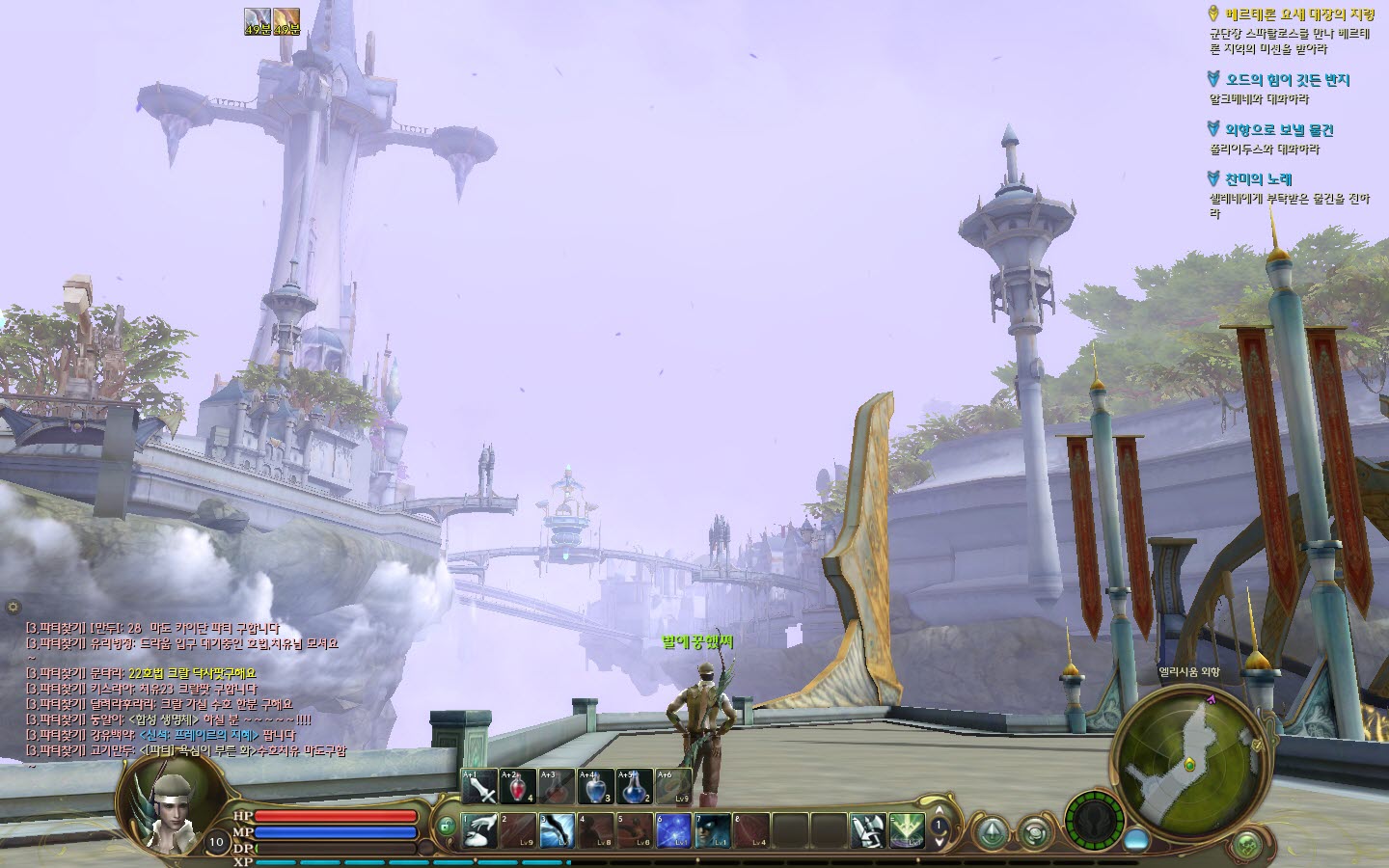This screenshot has height=868, width=1389.
Task: Select the sword attack icon in slot A+1
Action: 479,787
